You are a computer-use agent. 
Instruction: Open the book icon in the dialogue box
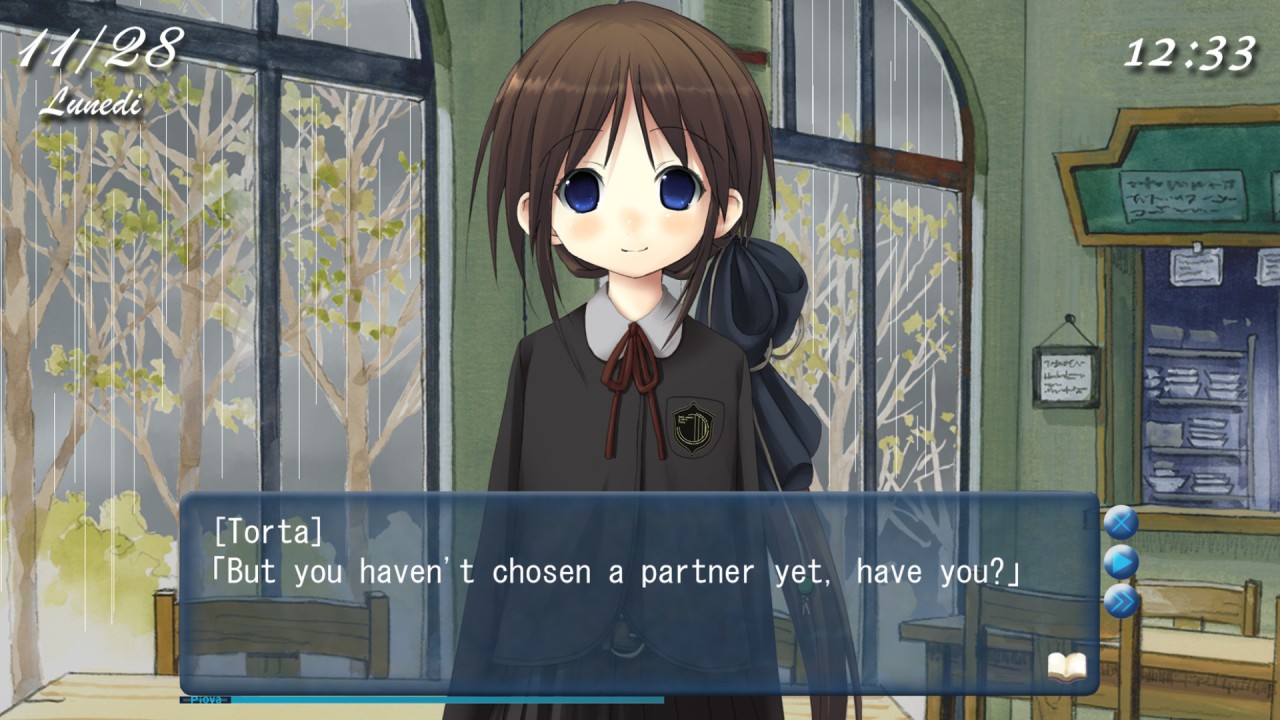tap(1066, 666)
